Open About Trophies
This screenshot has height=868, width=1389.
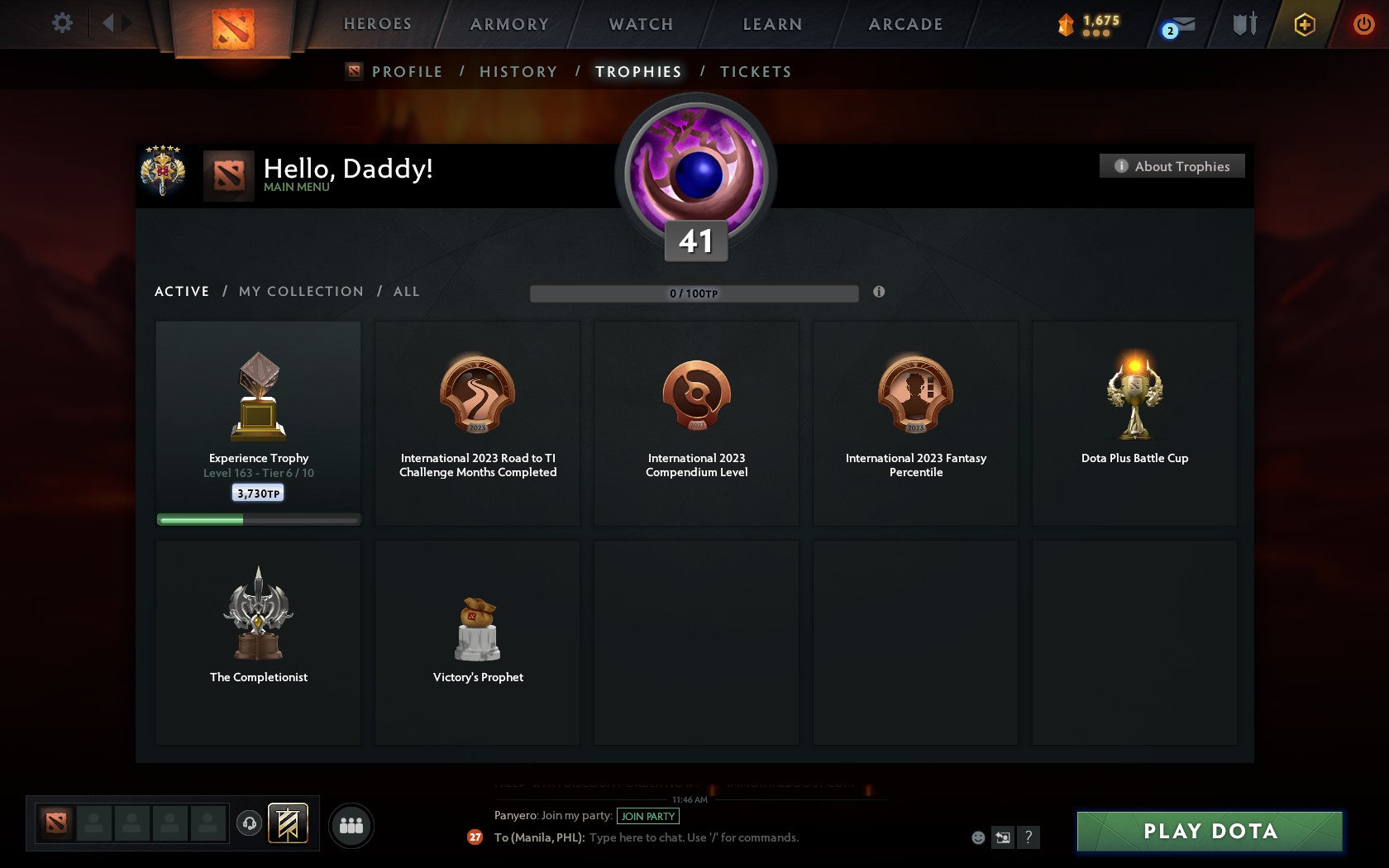pos(1172,166)
